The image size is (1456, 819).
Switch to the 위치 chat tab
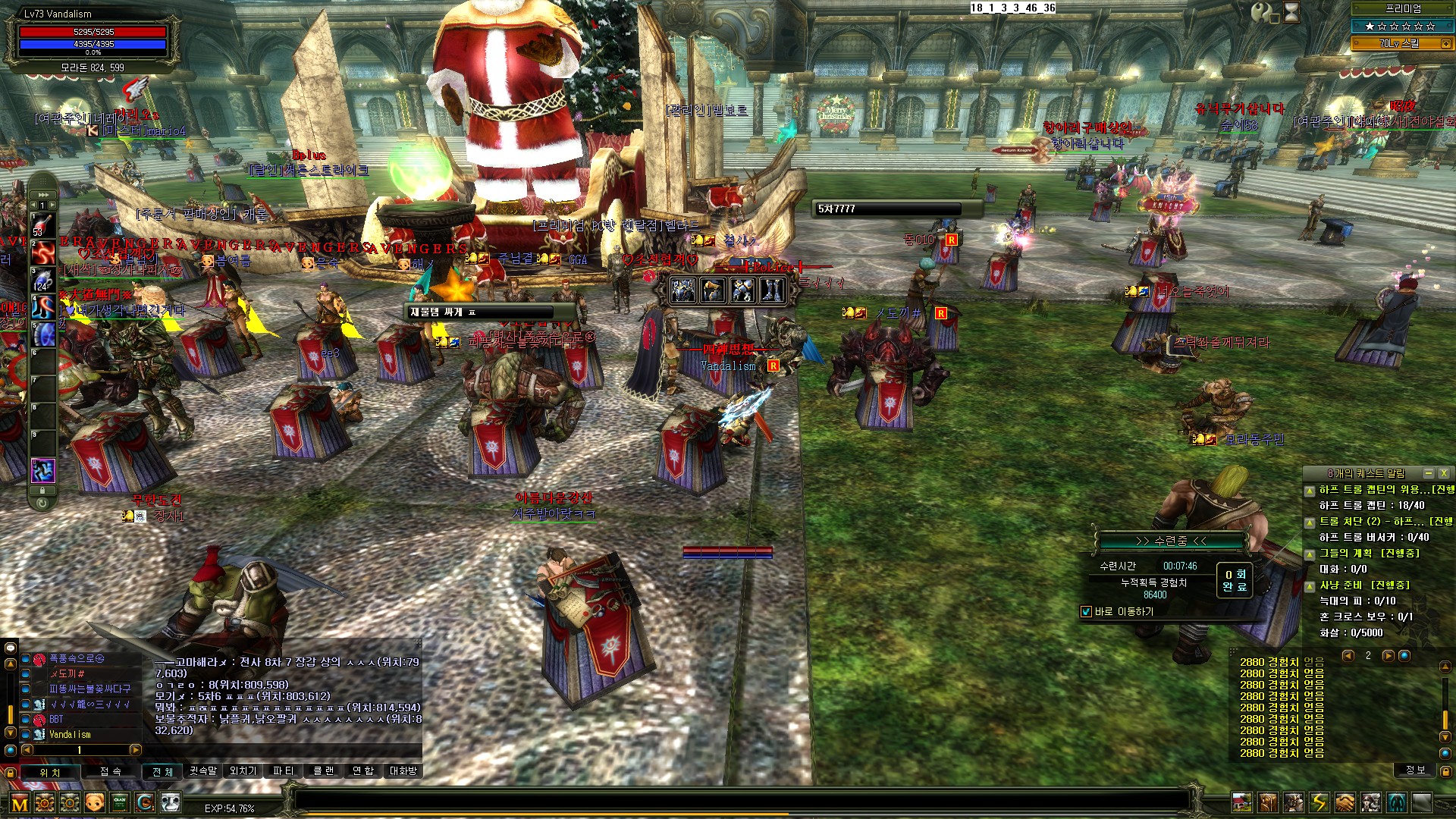(50, 772)
